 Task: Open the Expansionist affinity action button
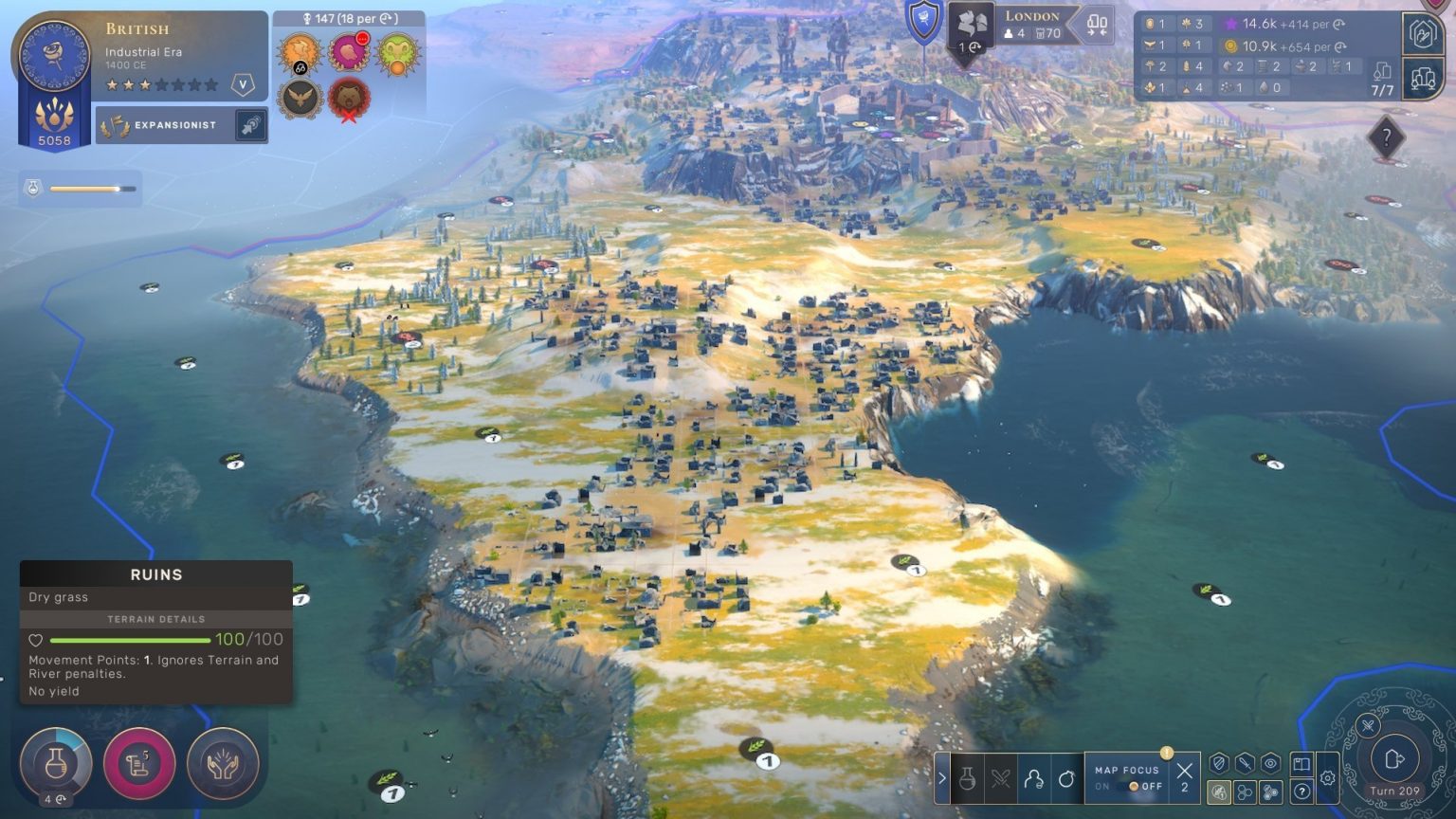point(250,125)
